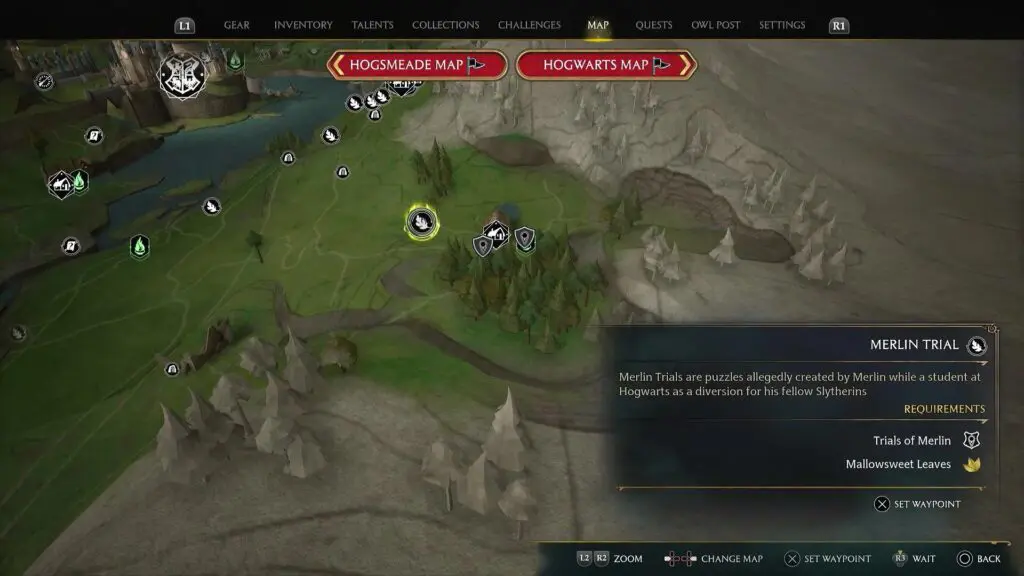
Task: Switch to the Hogwarts Map
Action: (606, 65)
